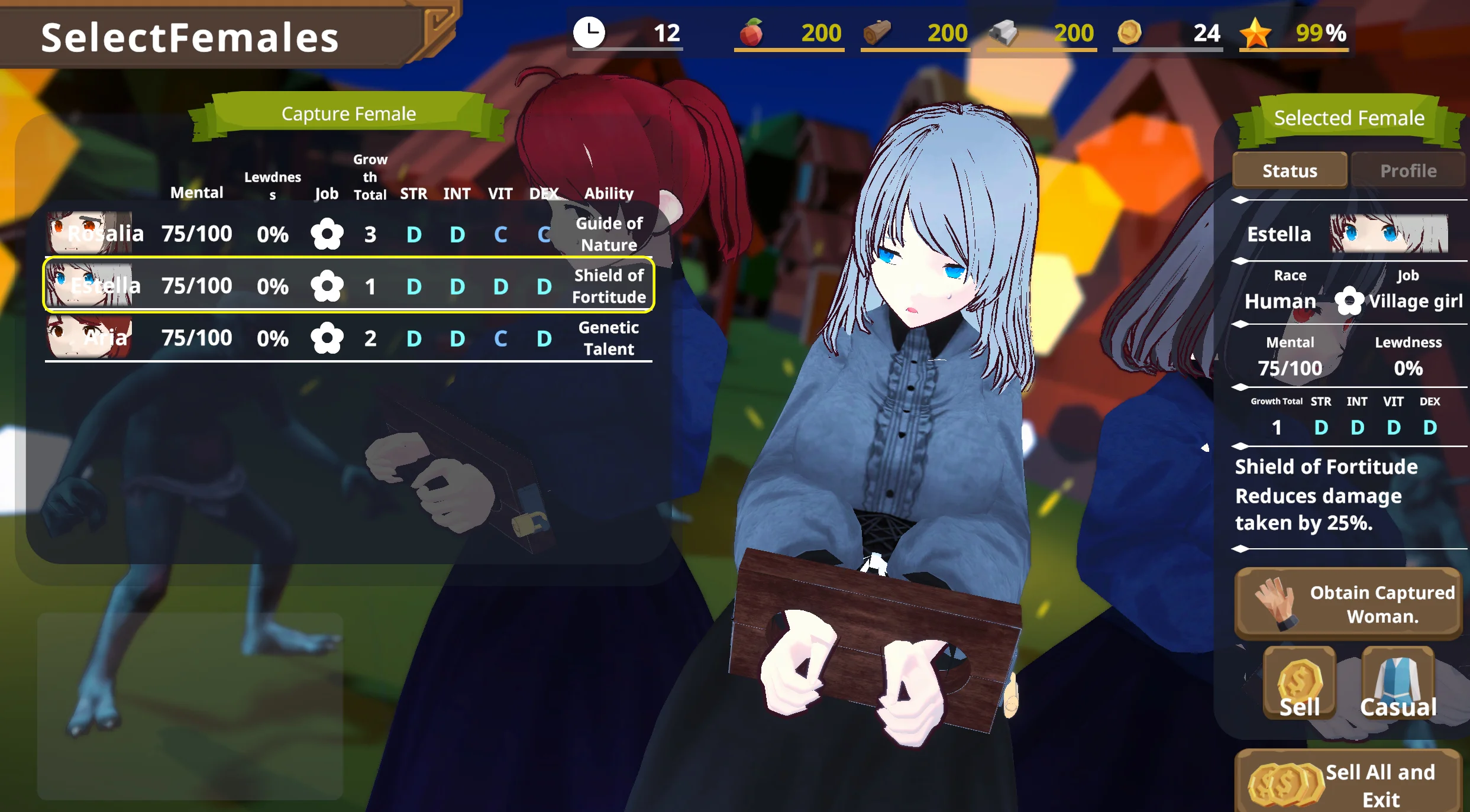Screen dimensions: 1470x812
Task: Sell the selected female
Action: [1299, 684]
